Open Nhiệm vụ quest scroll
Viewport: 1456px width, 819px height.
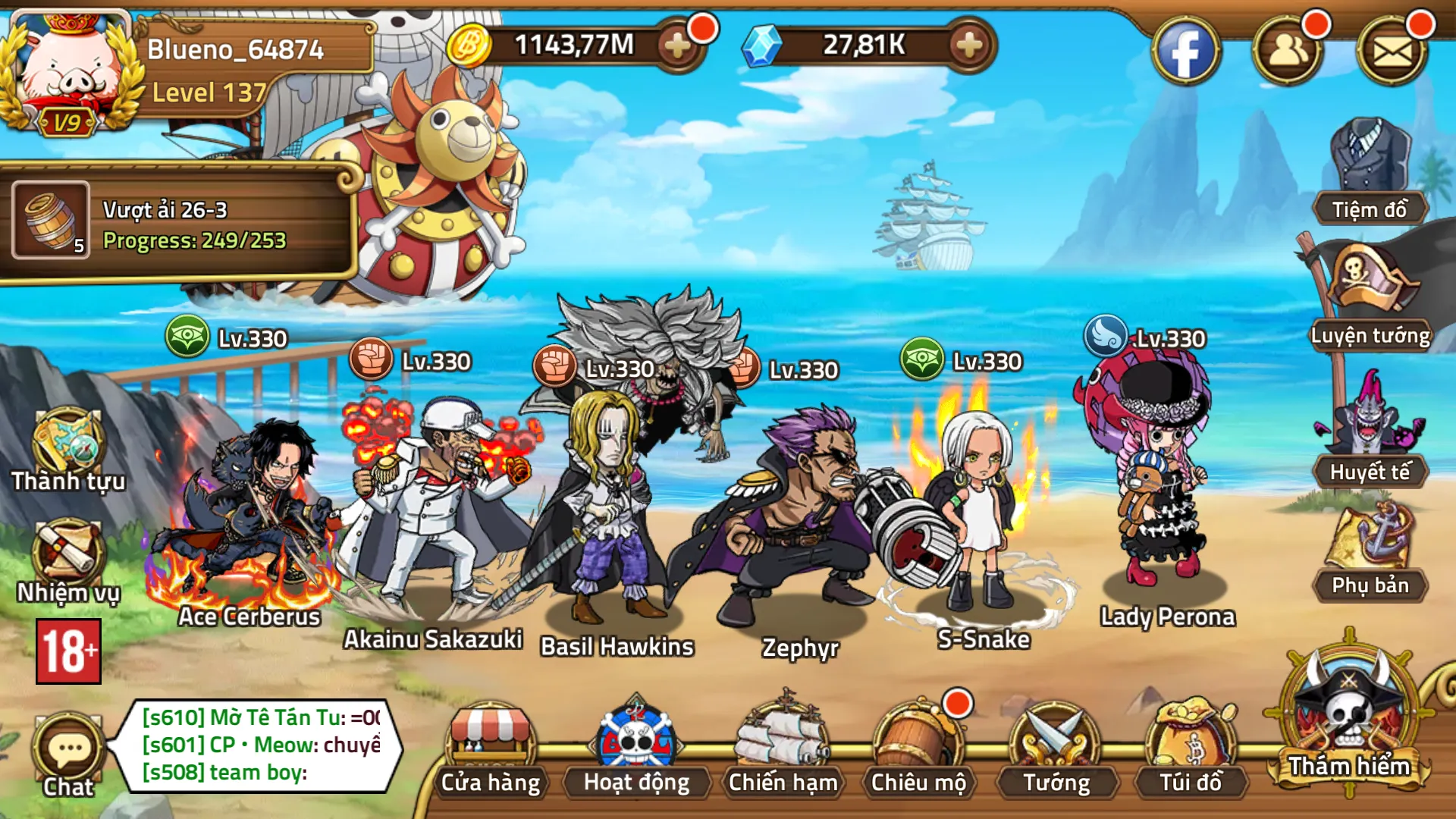point(68,561)
